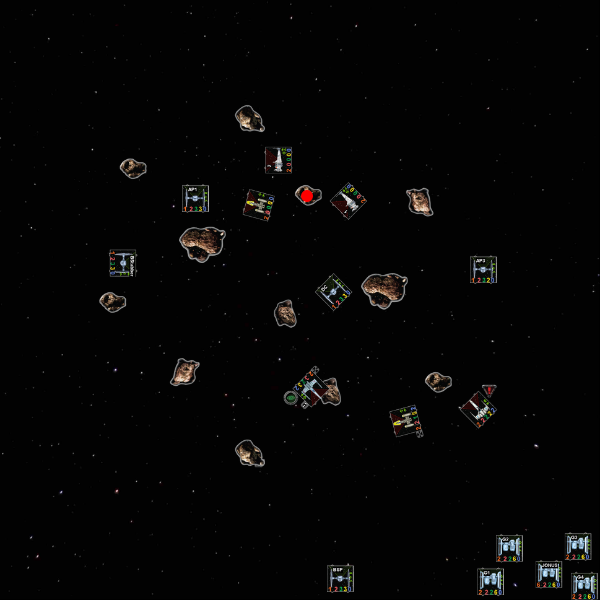Choose the G1 TIE bomber token
This screenshot has height=600, width=600.
490,581
